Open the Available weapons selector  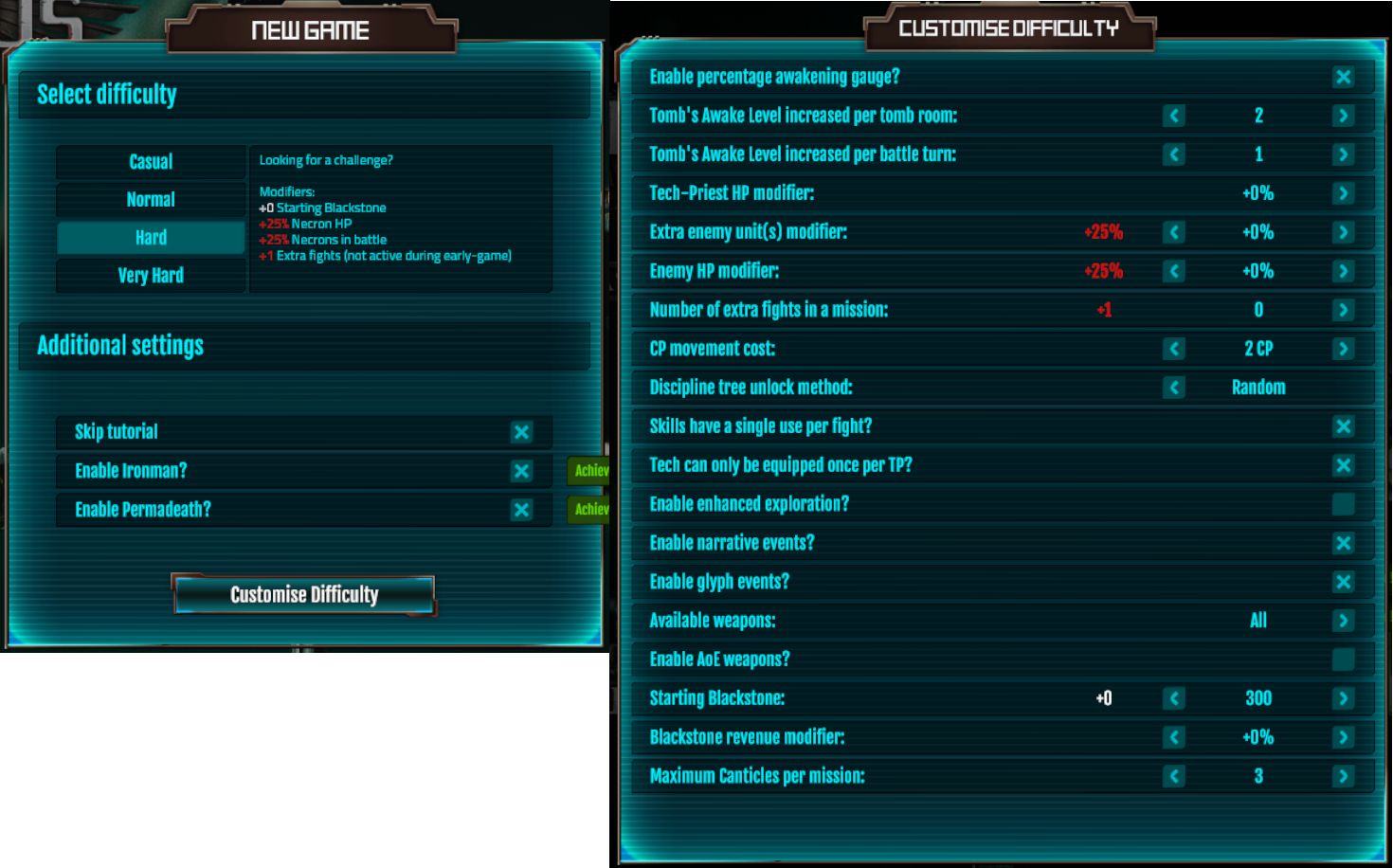[x=1343, y=620]
